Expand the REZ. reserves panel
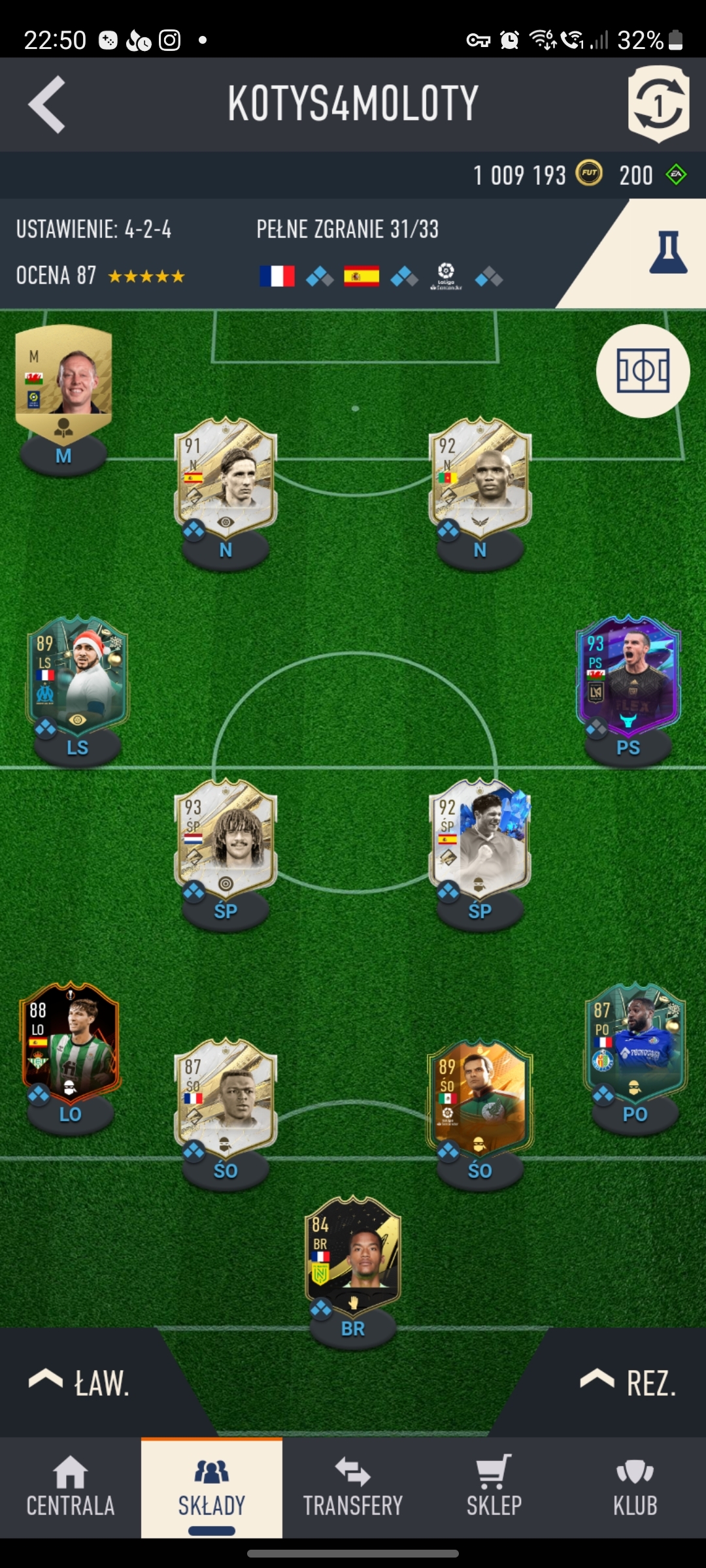The width and height of the screenshot is (706, 1568). [629, 1382]
